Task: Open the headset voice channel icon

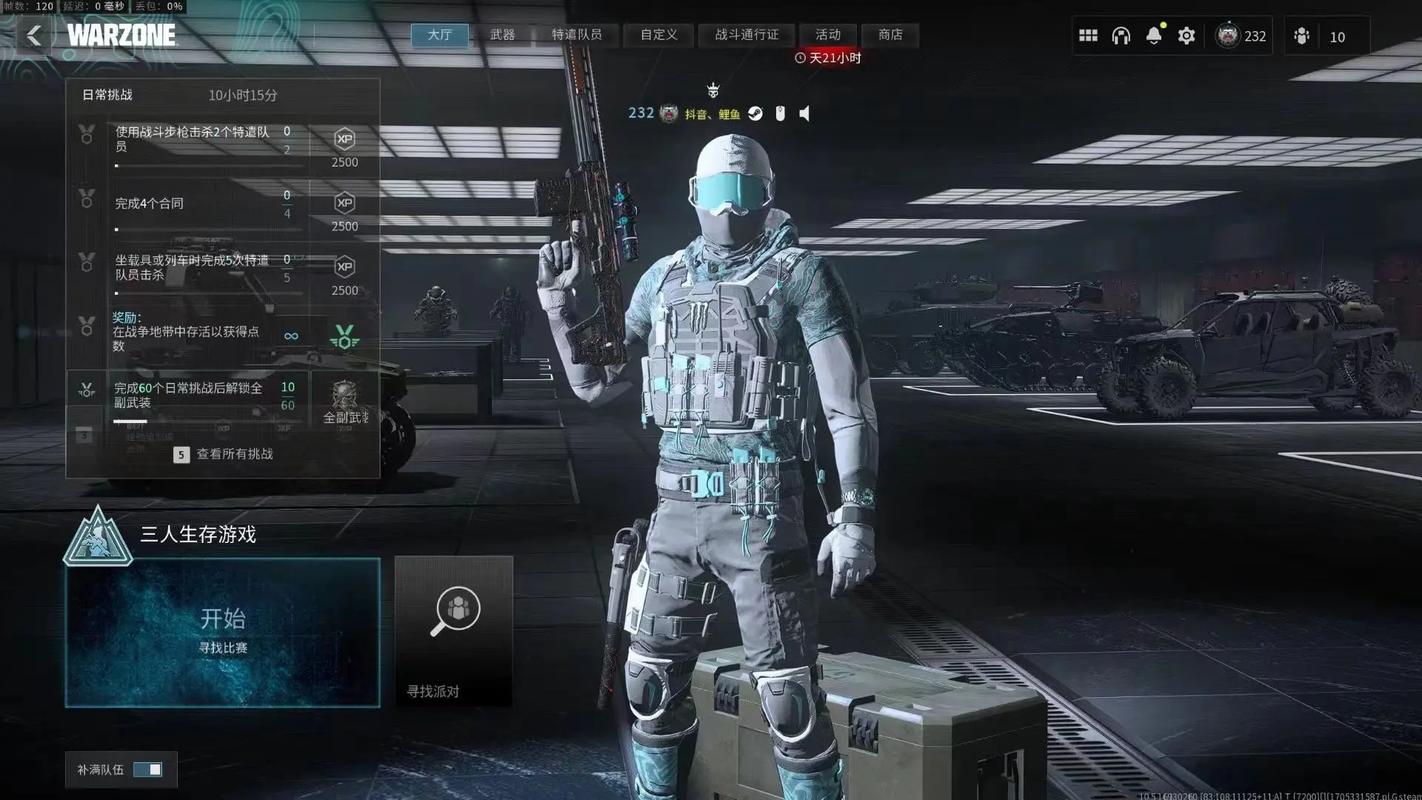Action: (x=1121, y=36)
